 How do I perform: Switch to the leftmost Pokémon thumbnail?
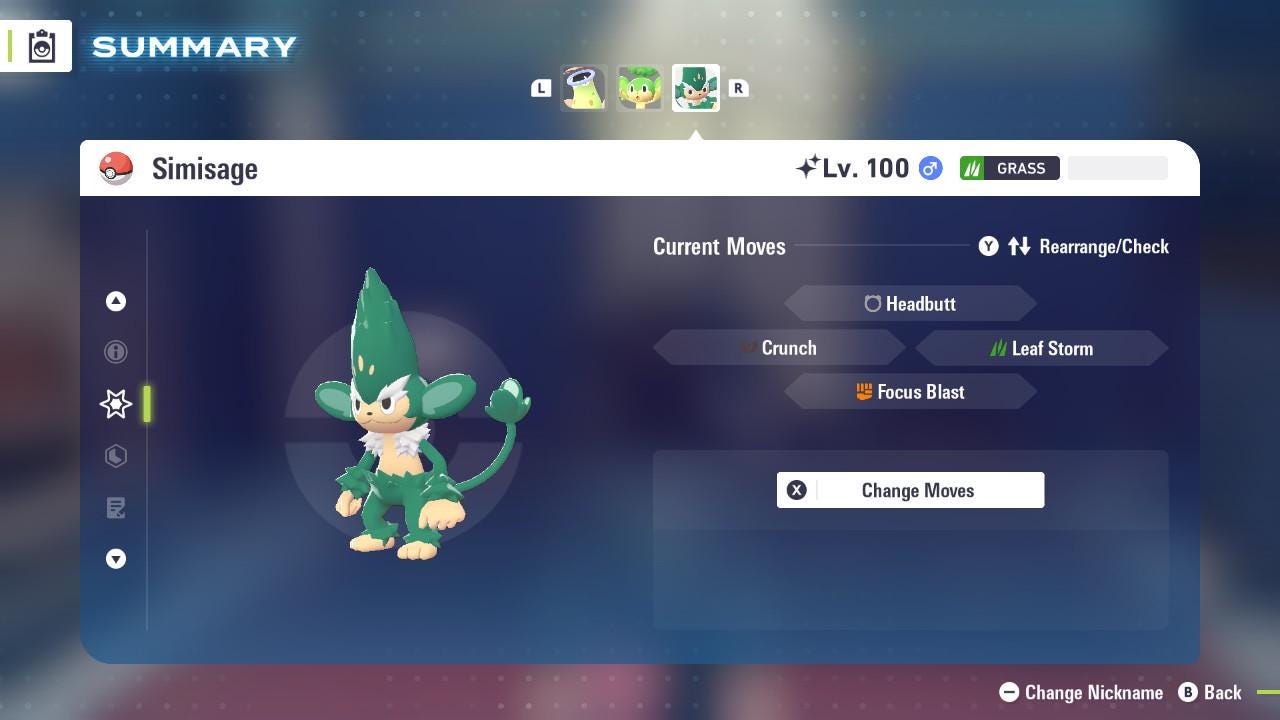pyautogui.click(x=583, y=88)
